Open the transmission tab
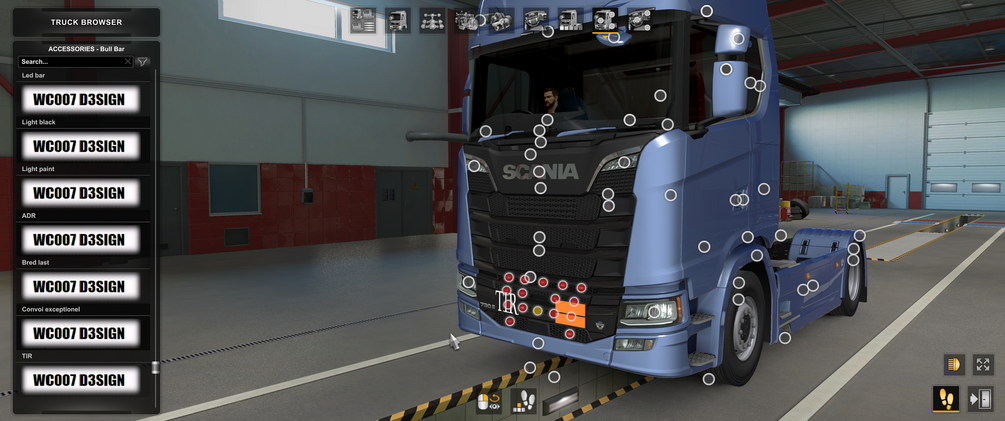 coord(501,20)
